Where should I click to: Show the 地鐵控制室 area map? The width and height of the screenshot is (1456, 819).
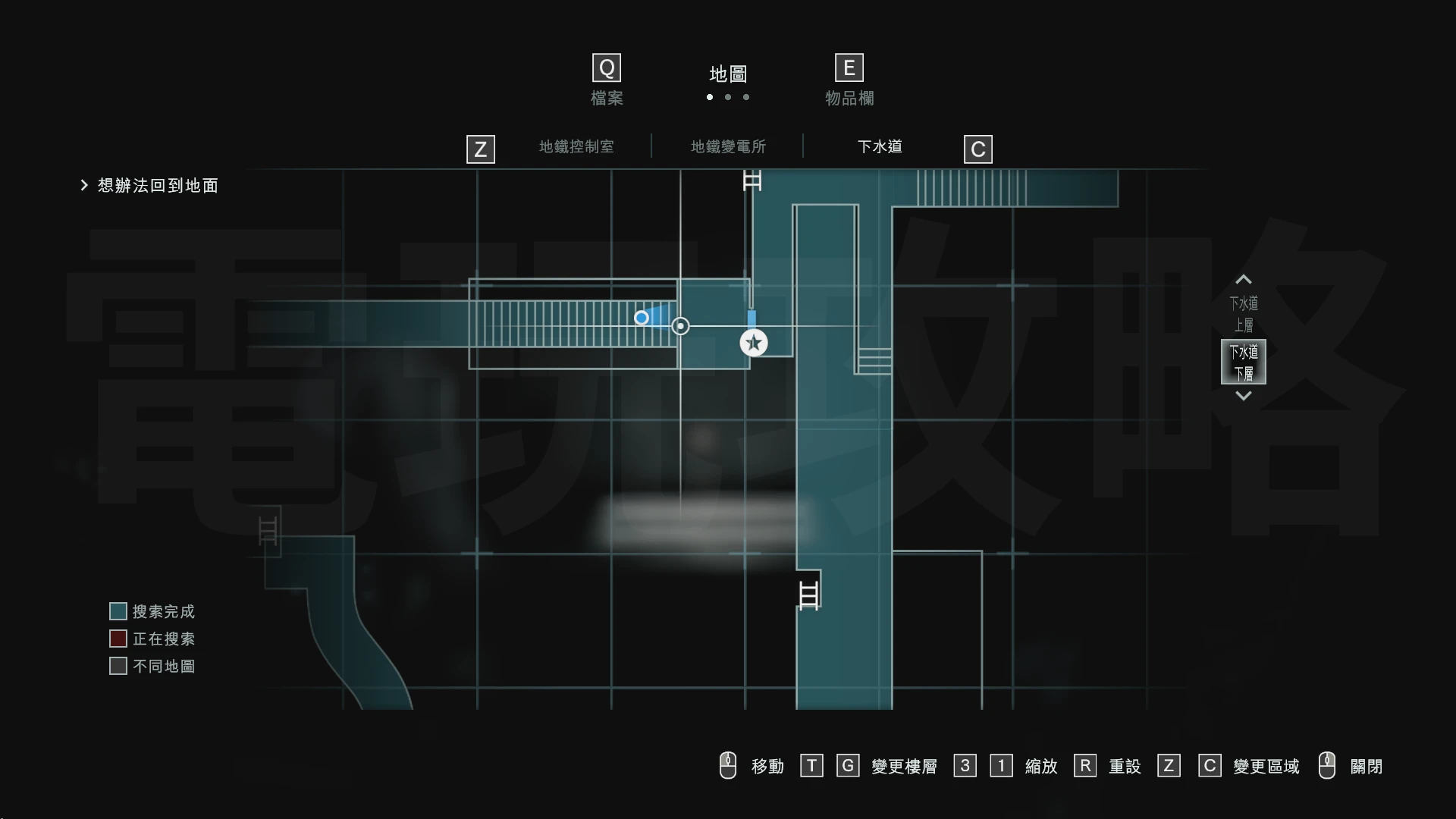[x=576, y=146]
